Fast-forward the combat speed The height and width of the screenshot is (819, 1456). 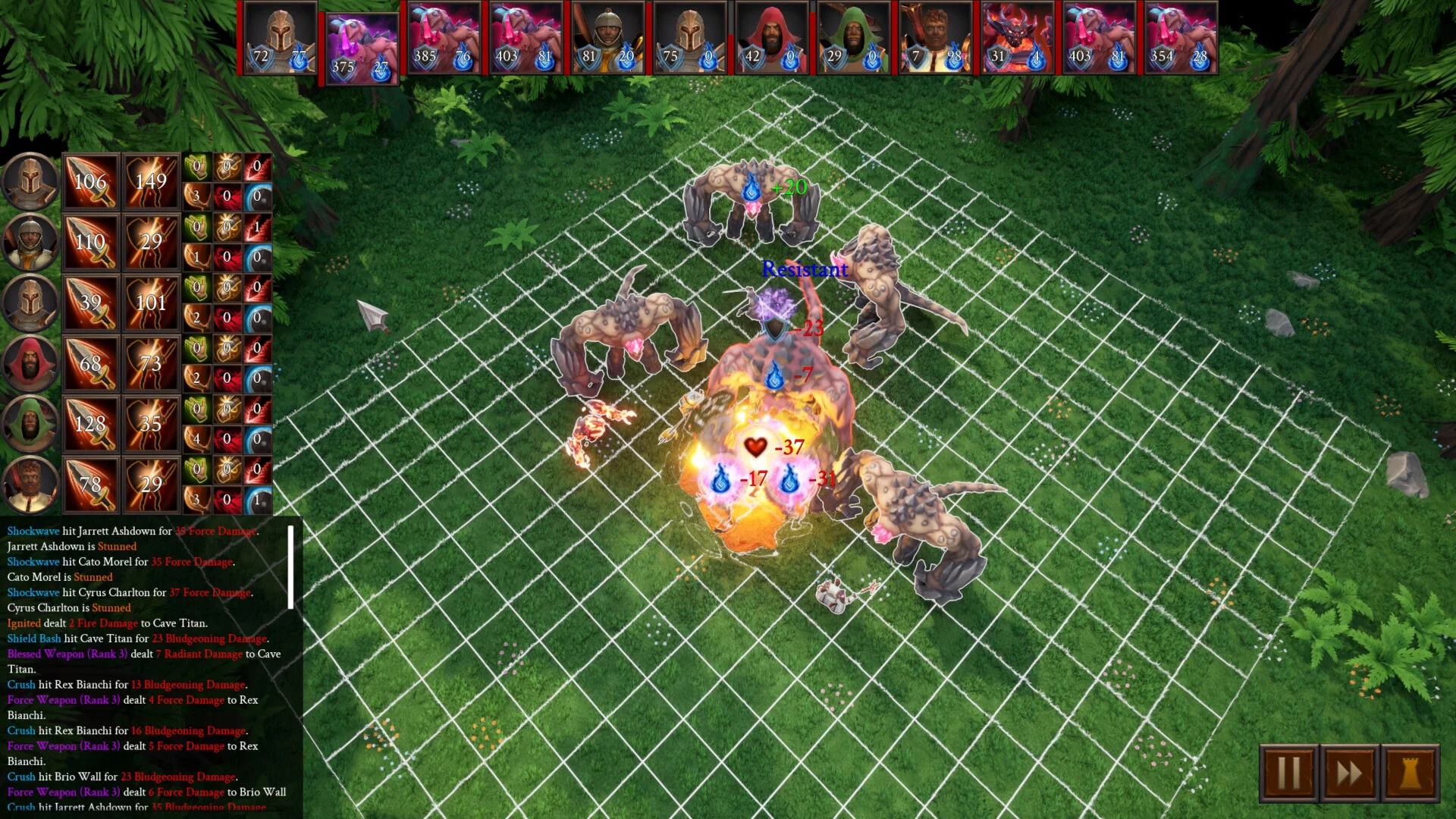coord(1349,773)
